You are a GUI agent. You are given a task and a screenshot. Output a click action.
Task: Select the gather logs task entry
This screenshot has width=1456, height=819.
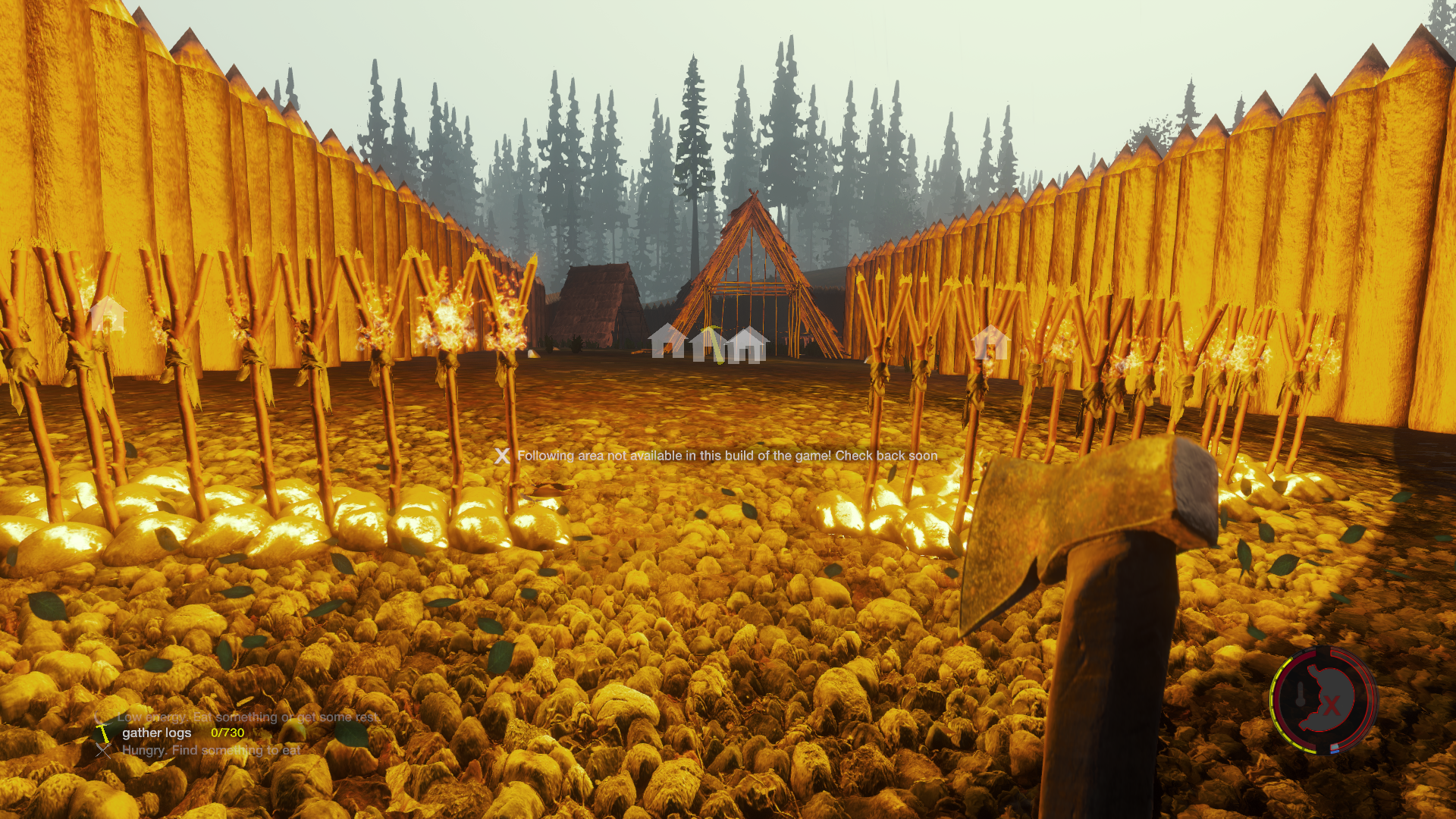(x=157, y=733)
